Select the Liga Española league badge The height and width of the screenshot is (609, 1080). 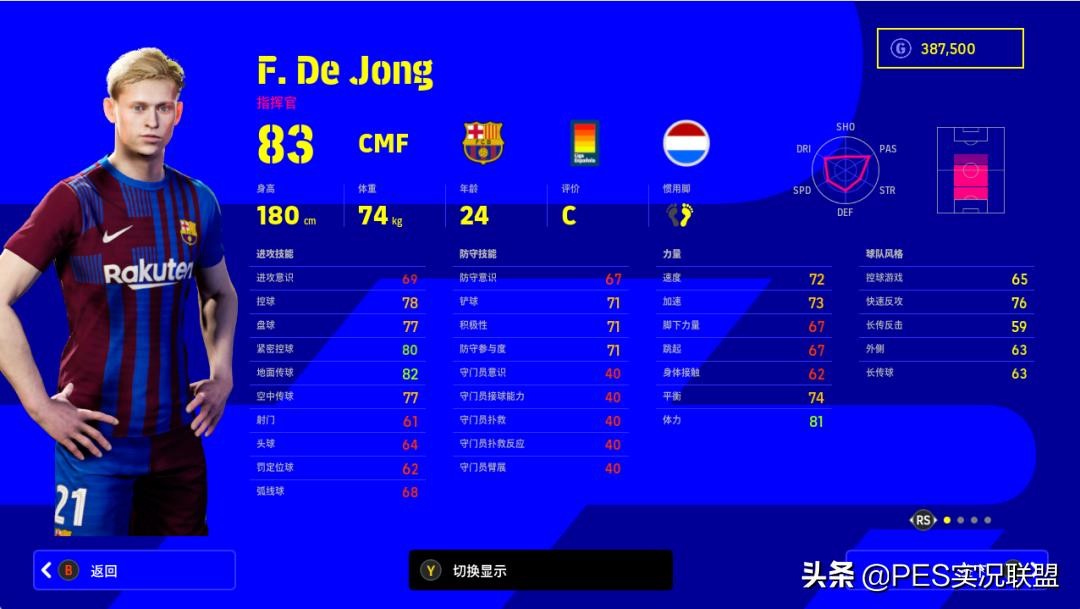pos(585,143)
